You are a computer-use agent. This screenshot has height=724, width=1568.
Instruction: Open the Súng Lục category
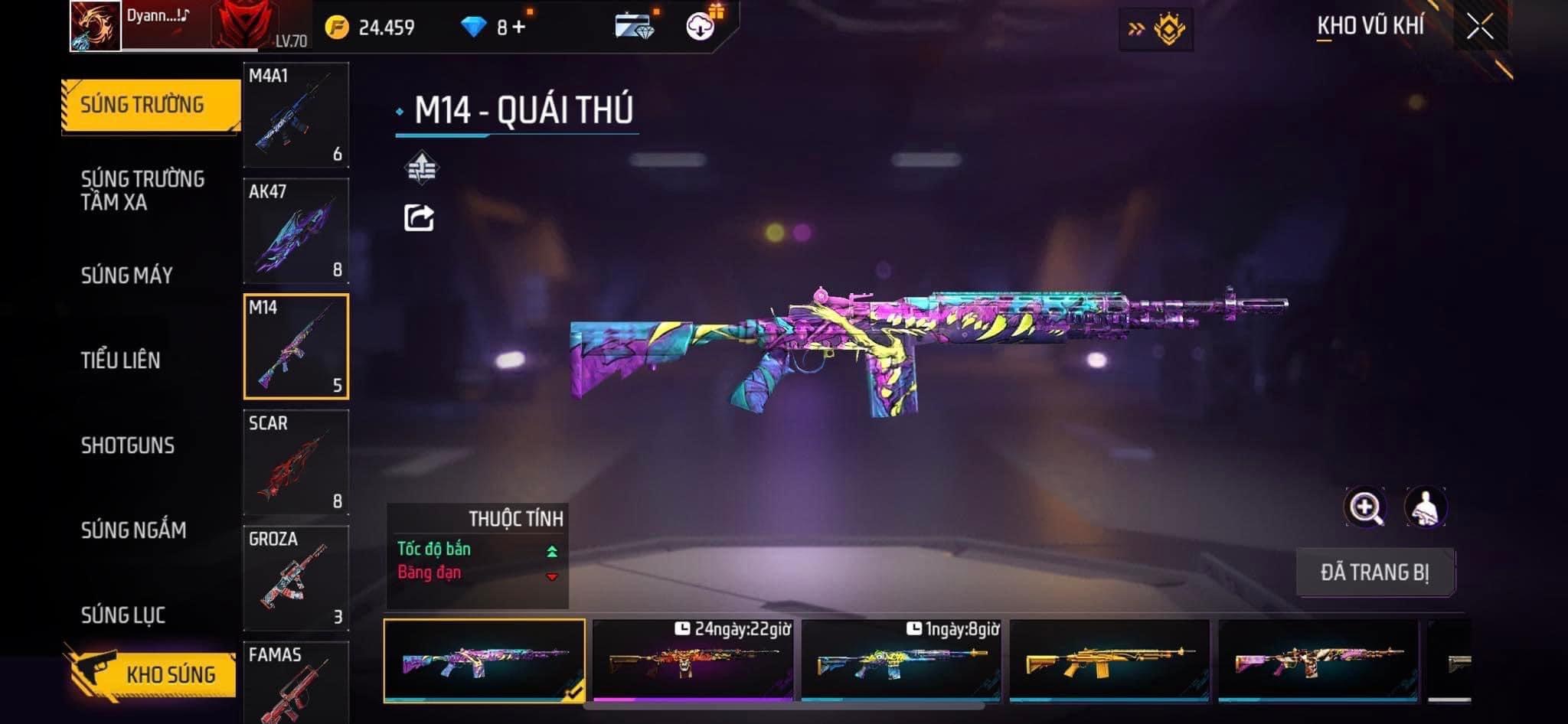(x=123, y=615)
